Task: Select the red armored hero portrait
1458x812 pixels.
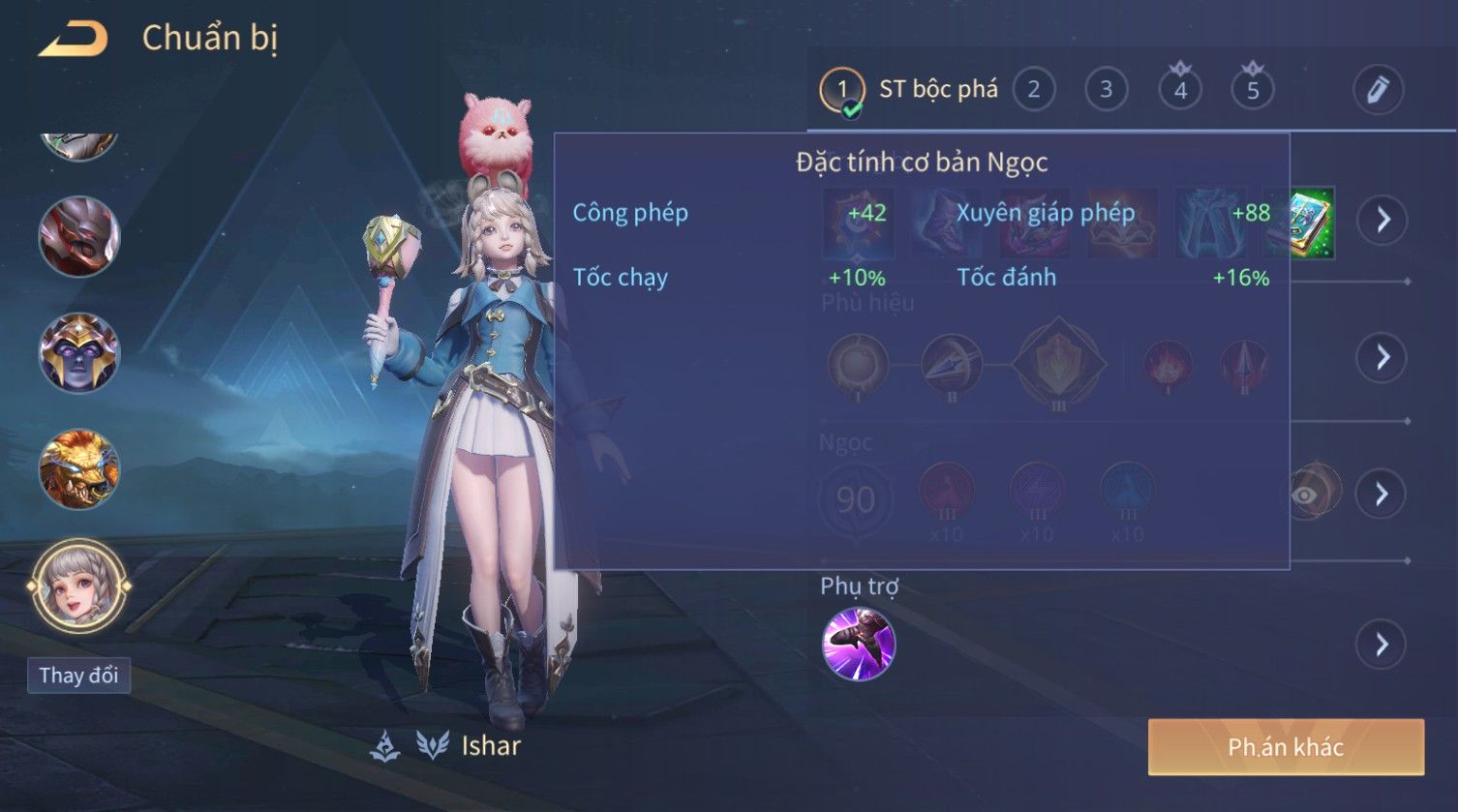Action: (x=79, y=236)
